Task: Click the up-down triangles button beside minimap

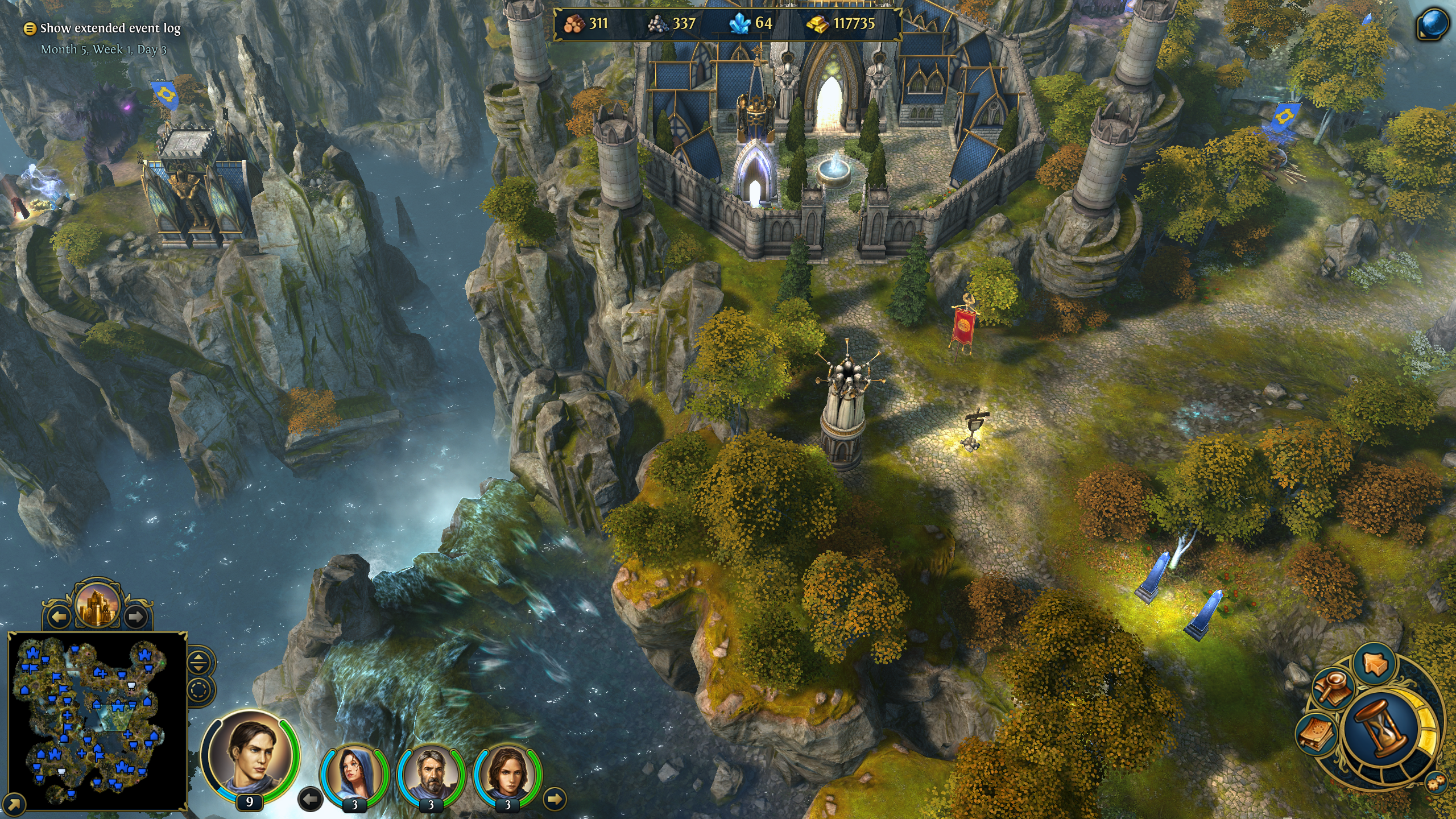Action: coord(198,661)
